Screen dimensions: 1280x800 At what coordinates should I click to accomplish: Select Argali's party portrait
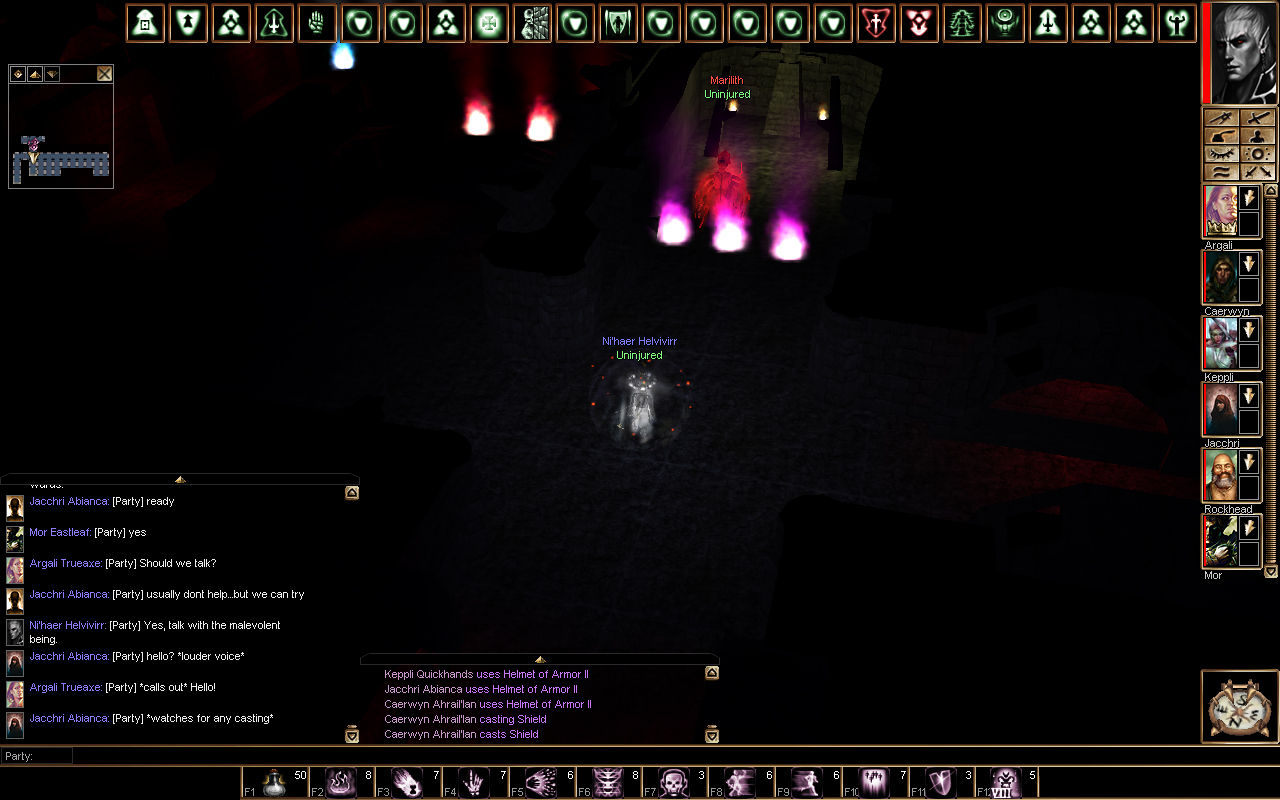1220,211
